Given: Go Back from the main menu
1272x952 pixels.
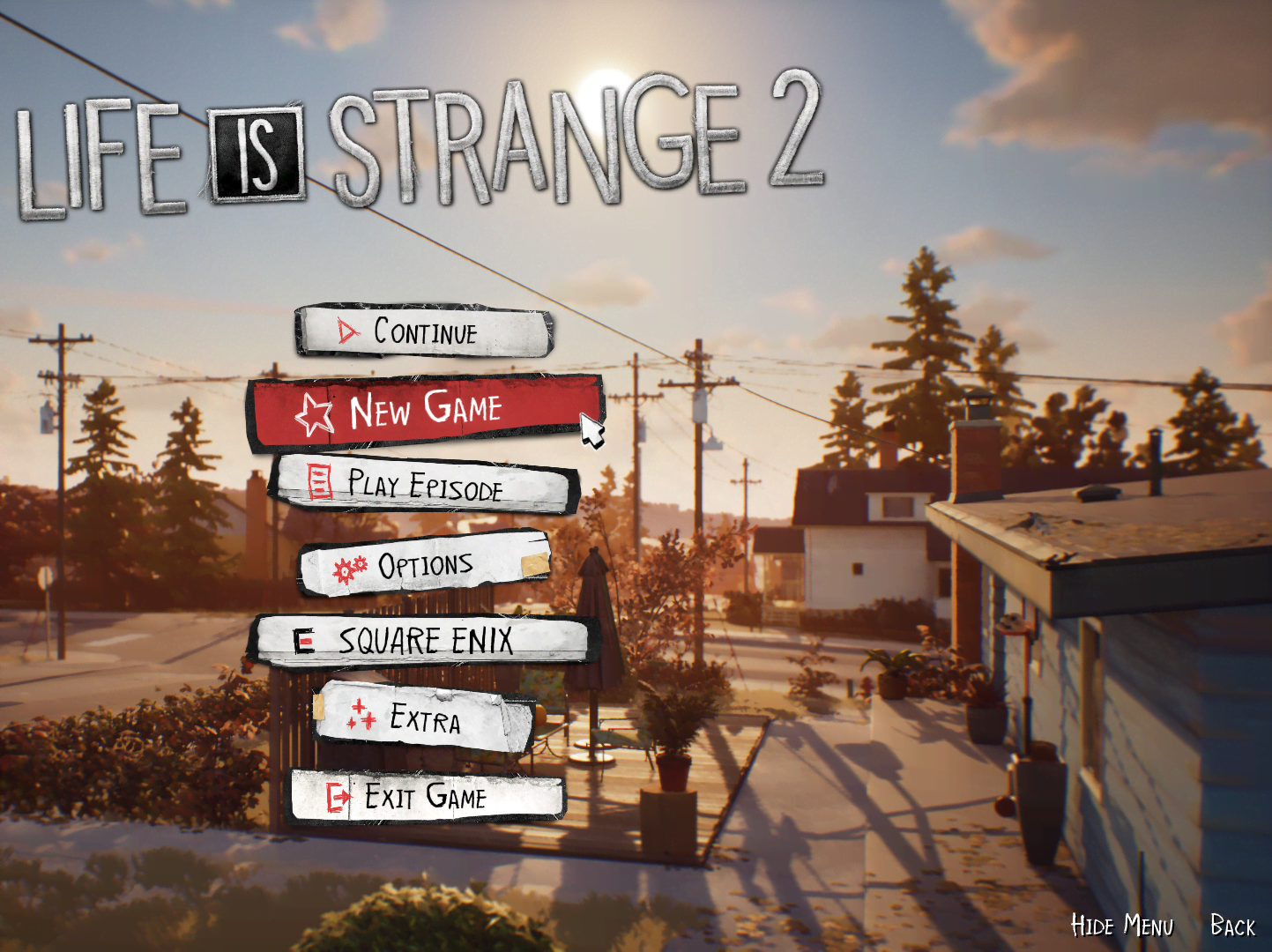Looking at the screenshot, I should coord(1232,926).
